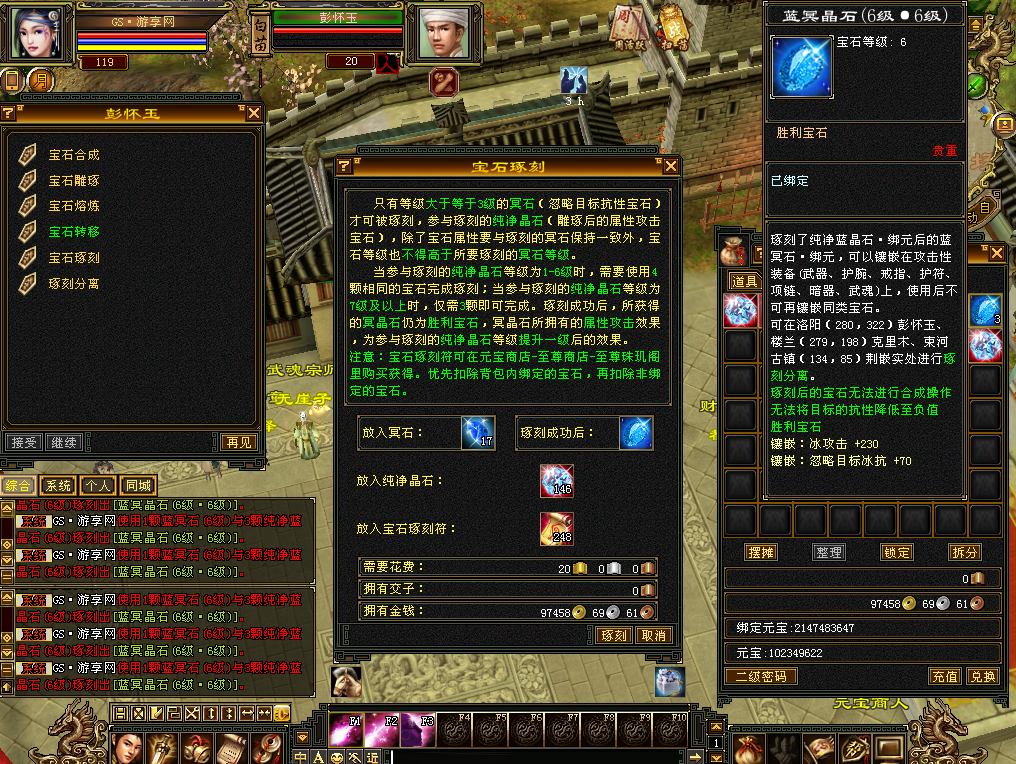Switch to the 系统 chat tab
1016x764 pixels.
(59, 486)
